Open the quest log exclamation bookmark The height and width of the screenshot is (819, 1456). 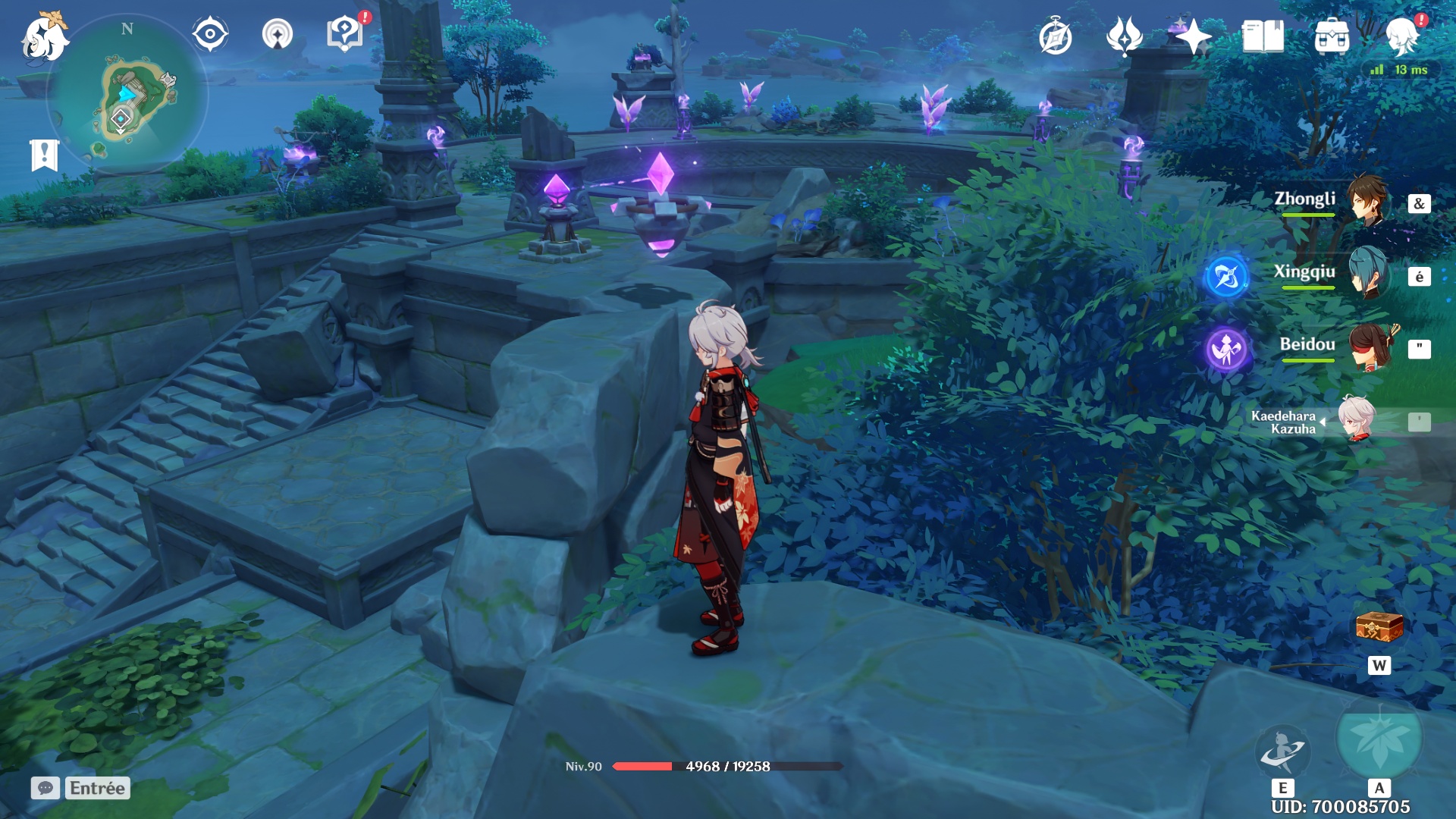click(44, 155)
